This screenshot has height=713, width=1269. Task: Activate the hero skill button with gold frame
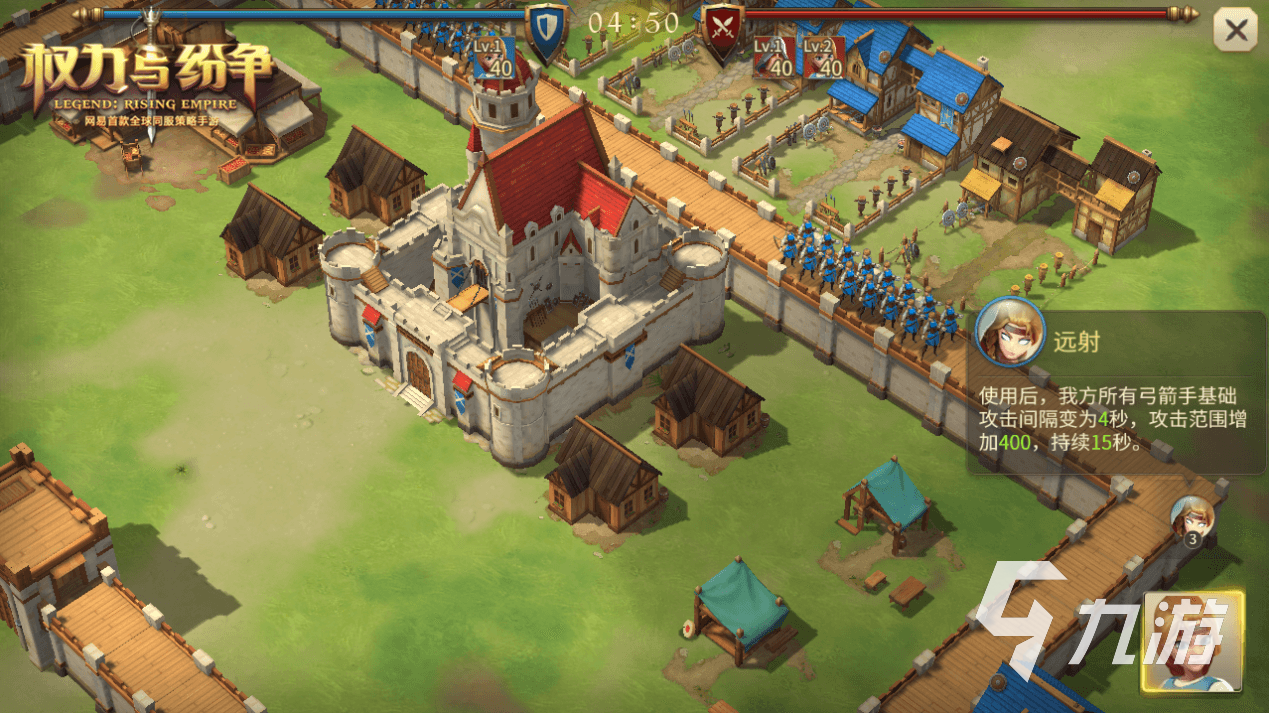[1193, 641]
